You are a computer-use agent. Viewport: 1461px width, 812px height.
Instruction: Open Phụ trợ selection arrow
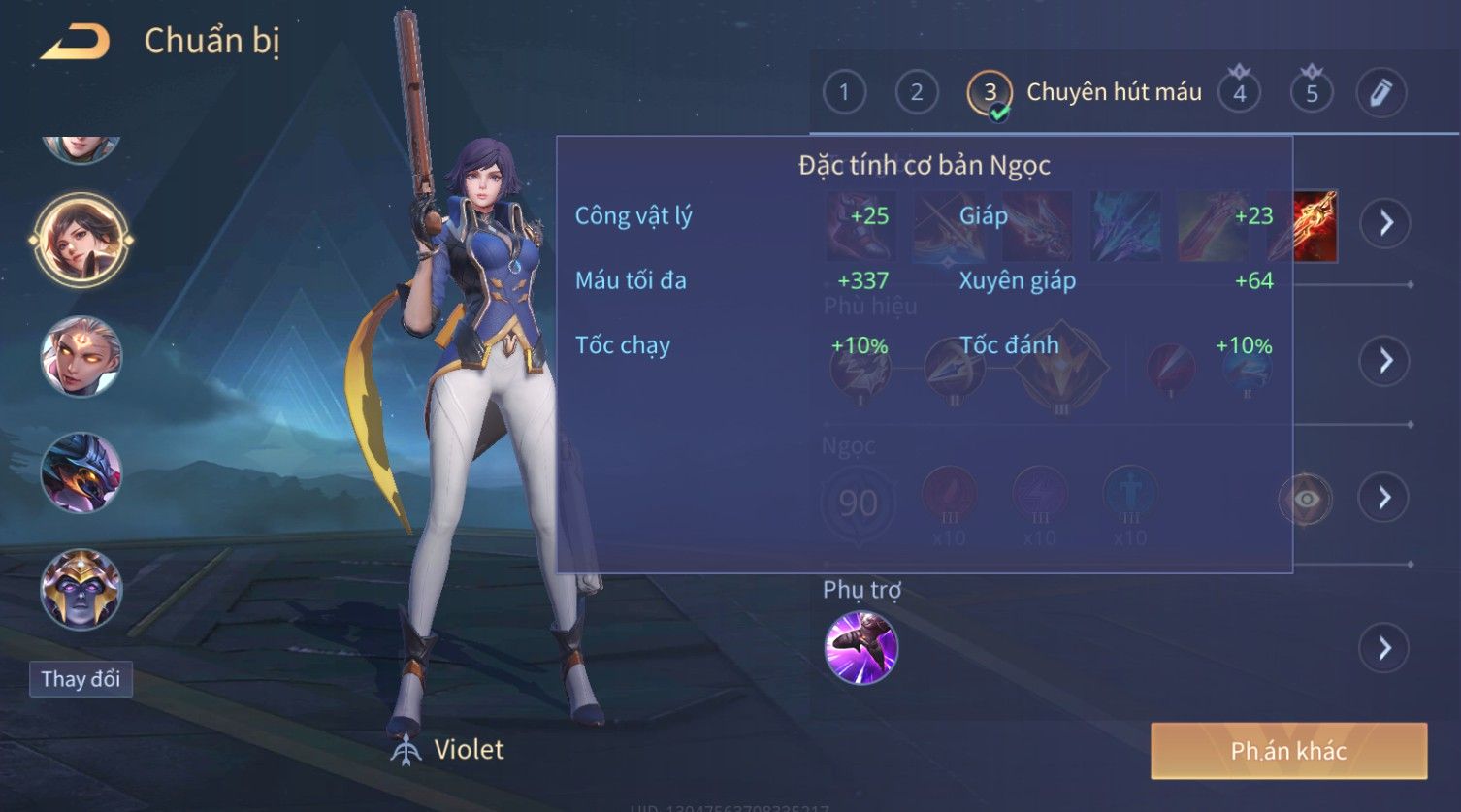pos(1385,648)
